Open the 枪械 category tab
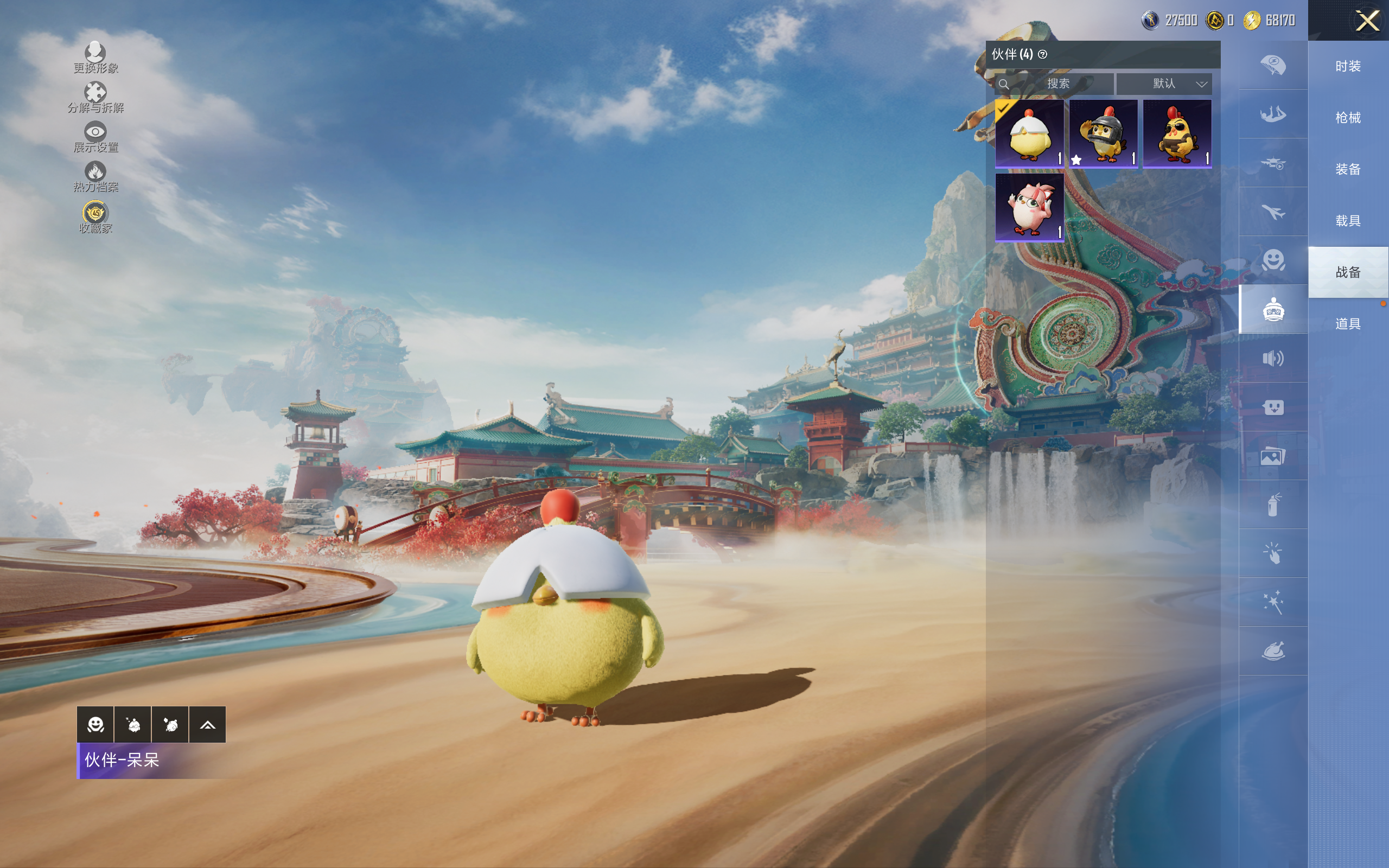This screenshot has height=868, width=1389. pos(1348,118)
